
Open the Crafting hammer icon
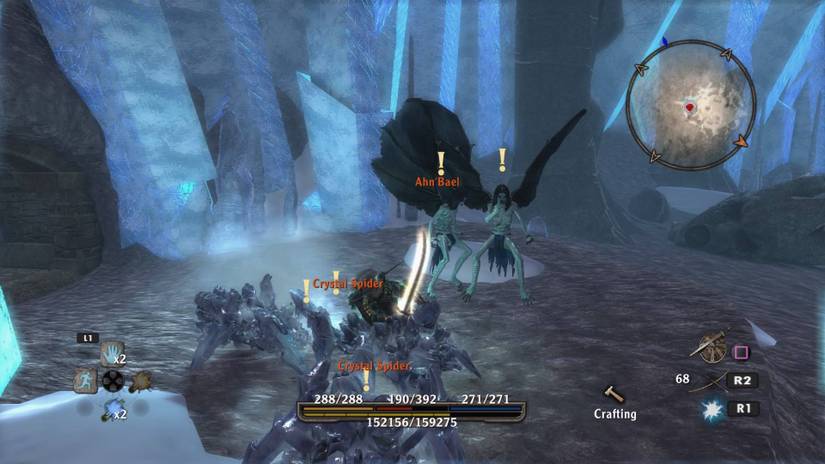click(x=614, y=394)
